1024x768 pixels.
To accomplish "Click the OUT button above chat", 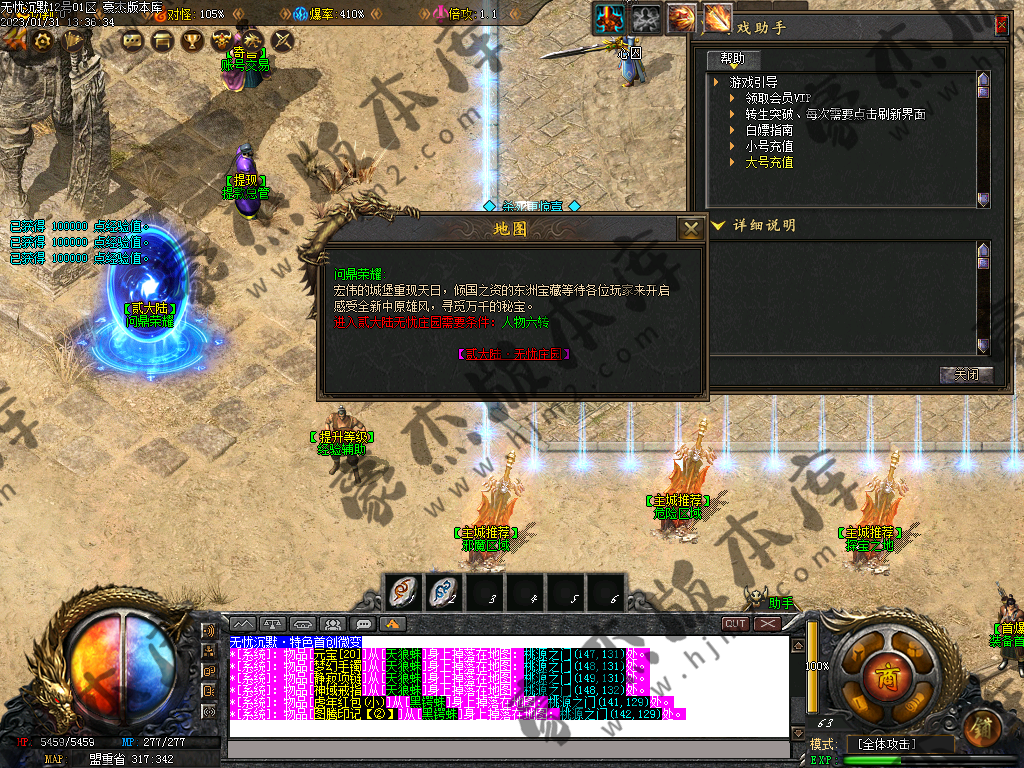I will pyautogui.click(x=735, y=623).
